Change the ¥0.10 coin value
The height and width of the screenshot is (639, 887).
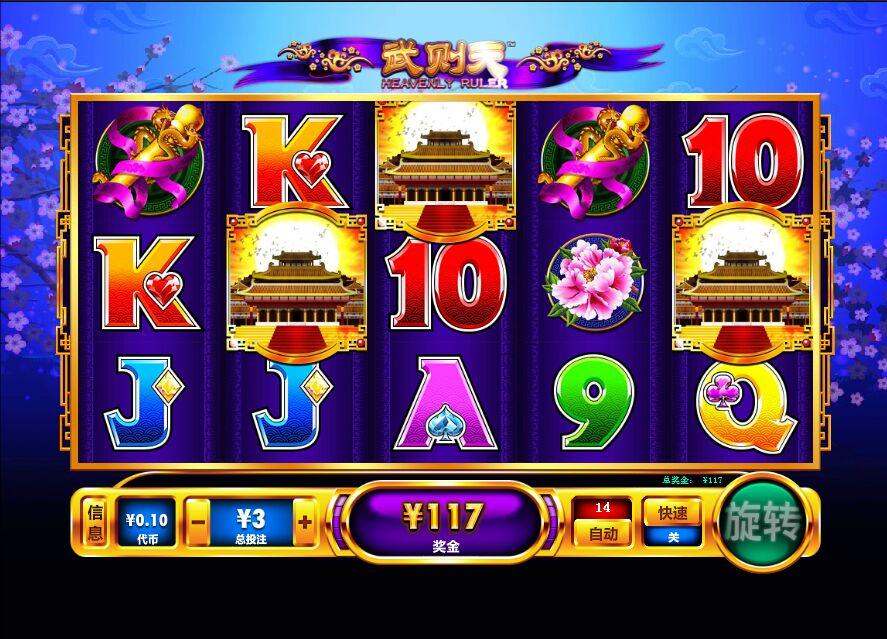[x=146, y=523]
